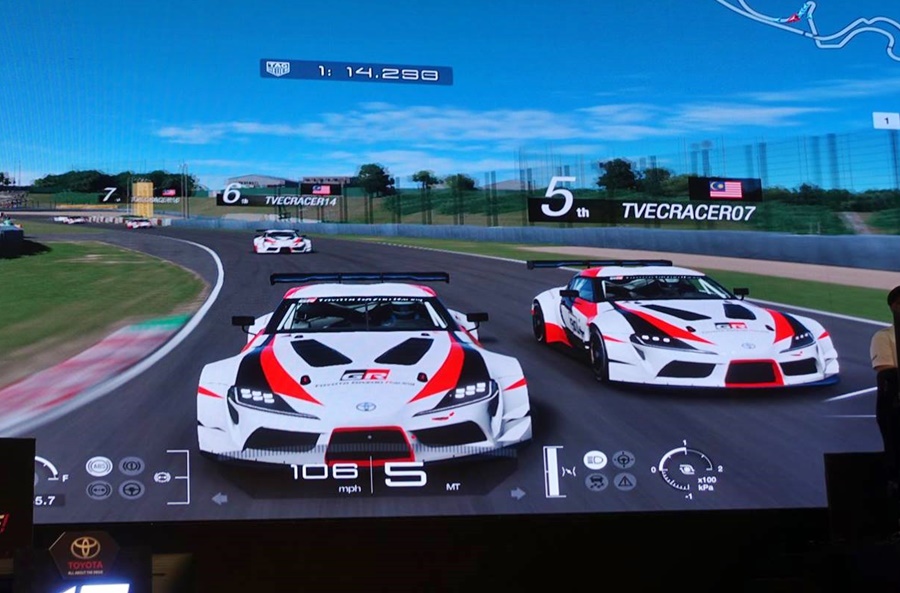Click the steering wheel assist icon
The height and width of the screenshot is (593, 900).
pos(131,489)
